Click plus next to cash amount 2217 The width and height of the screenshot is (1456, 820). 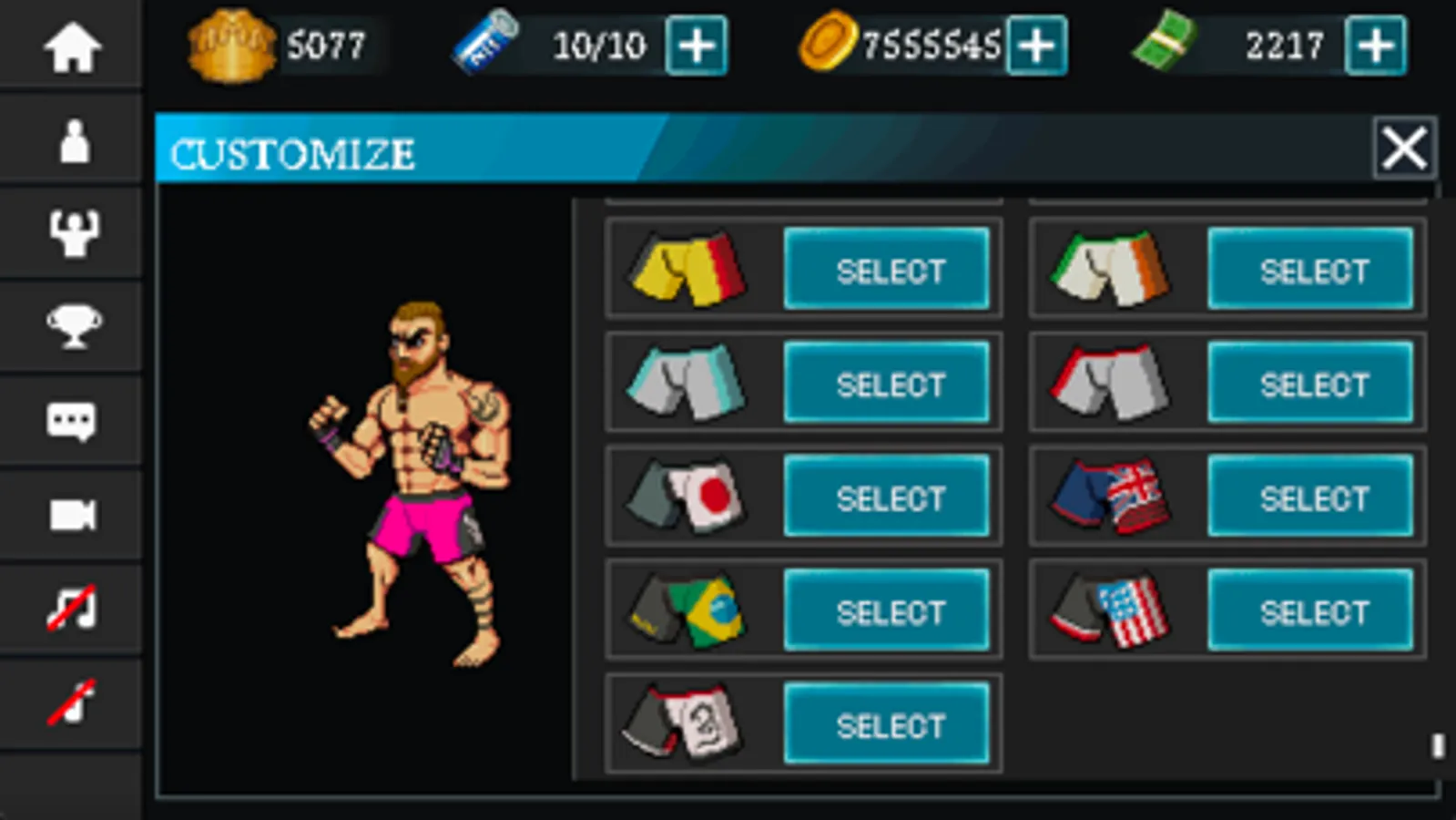pos(1377,44)
